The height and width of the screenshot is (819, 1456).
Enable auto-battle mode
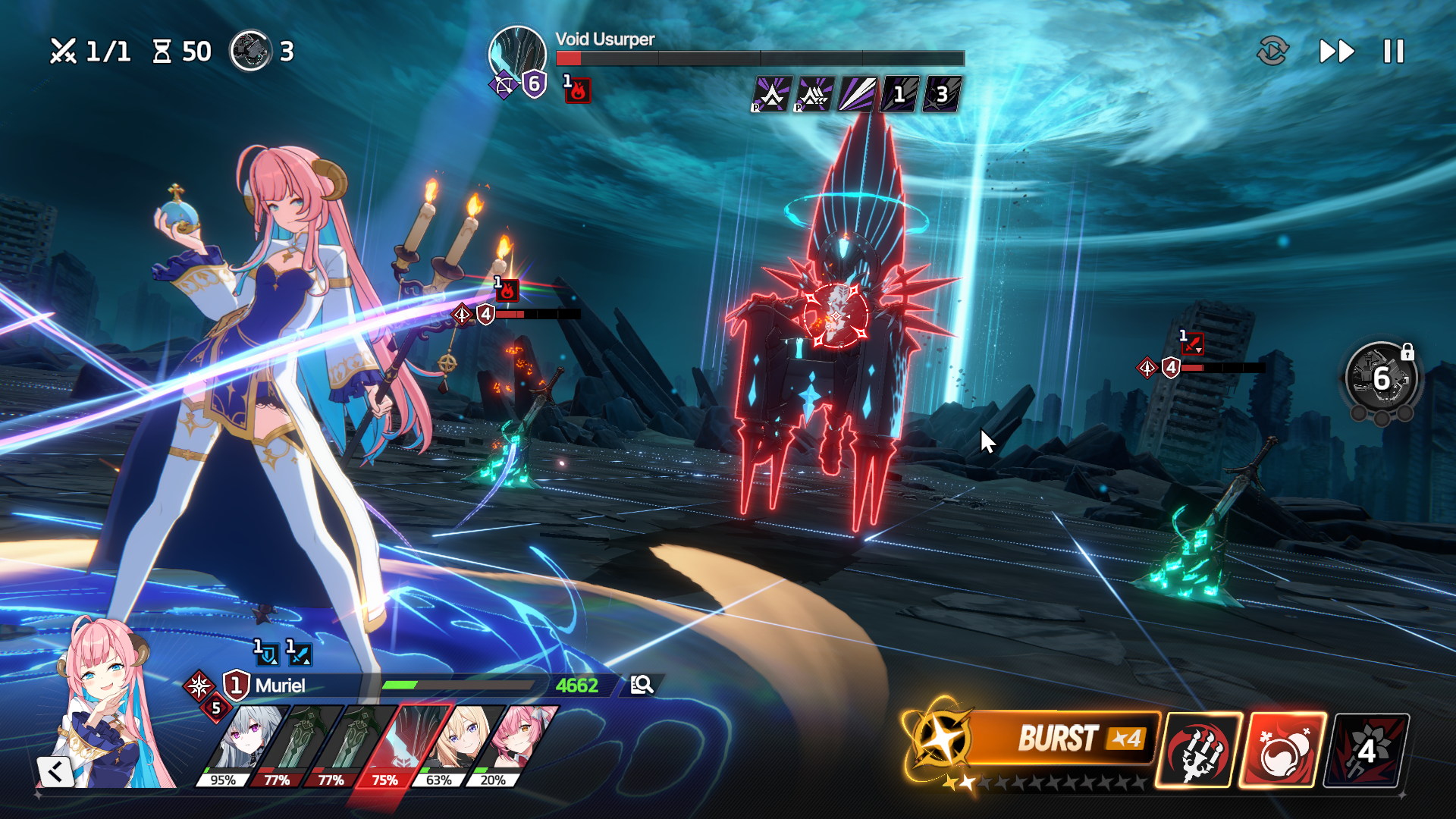click(1272, 52)
